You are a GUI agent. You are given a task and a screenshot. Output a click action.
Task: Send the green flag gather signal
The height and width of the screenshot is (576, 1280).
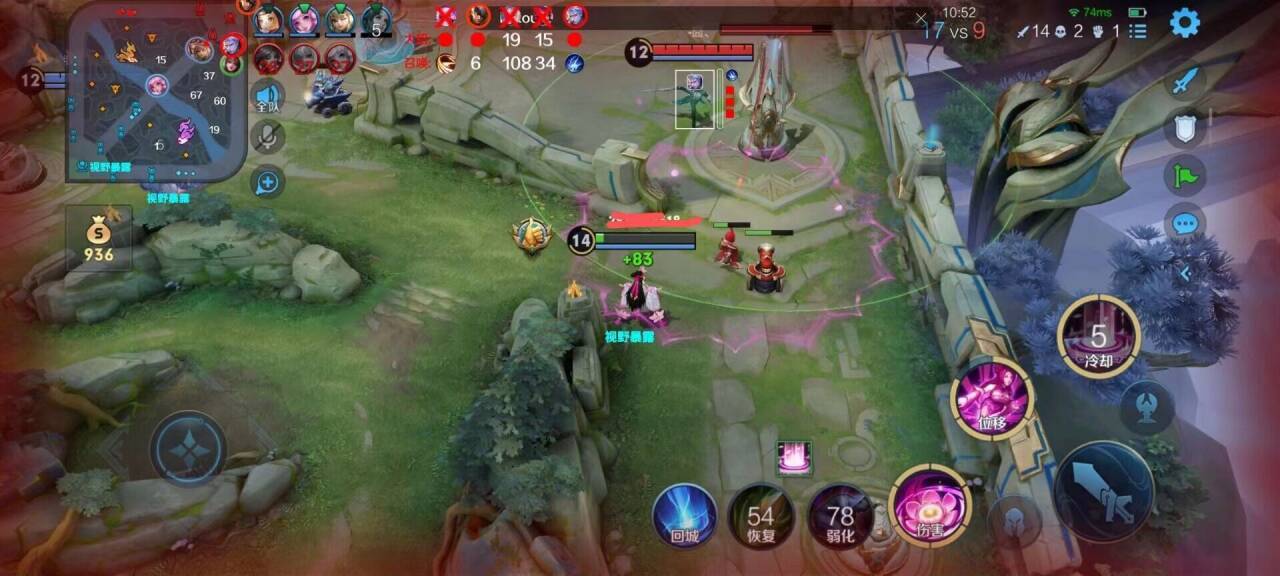pyautogui.click(x=1185, y=177)
